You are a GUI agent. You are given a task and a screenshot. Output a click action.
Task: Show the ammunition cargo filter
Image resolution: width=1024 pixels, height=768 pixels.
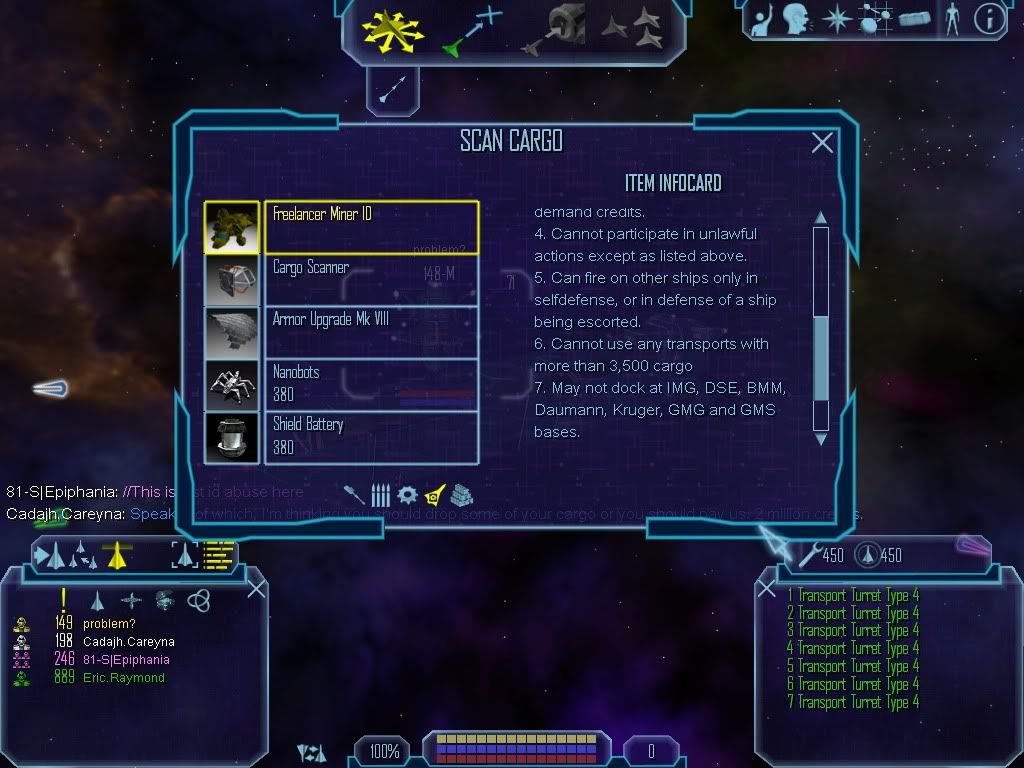[x=381, y=495]
